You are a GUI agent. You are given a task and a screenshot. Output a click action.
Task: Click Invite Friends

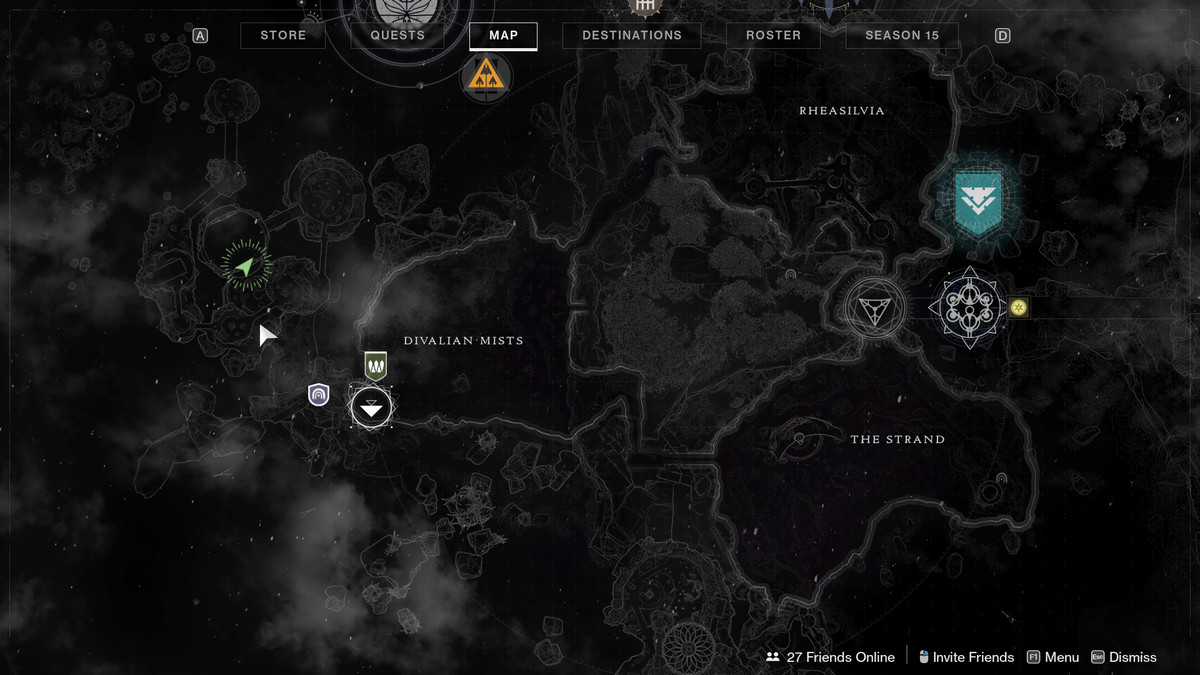click(x=966, y=657)
